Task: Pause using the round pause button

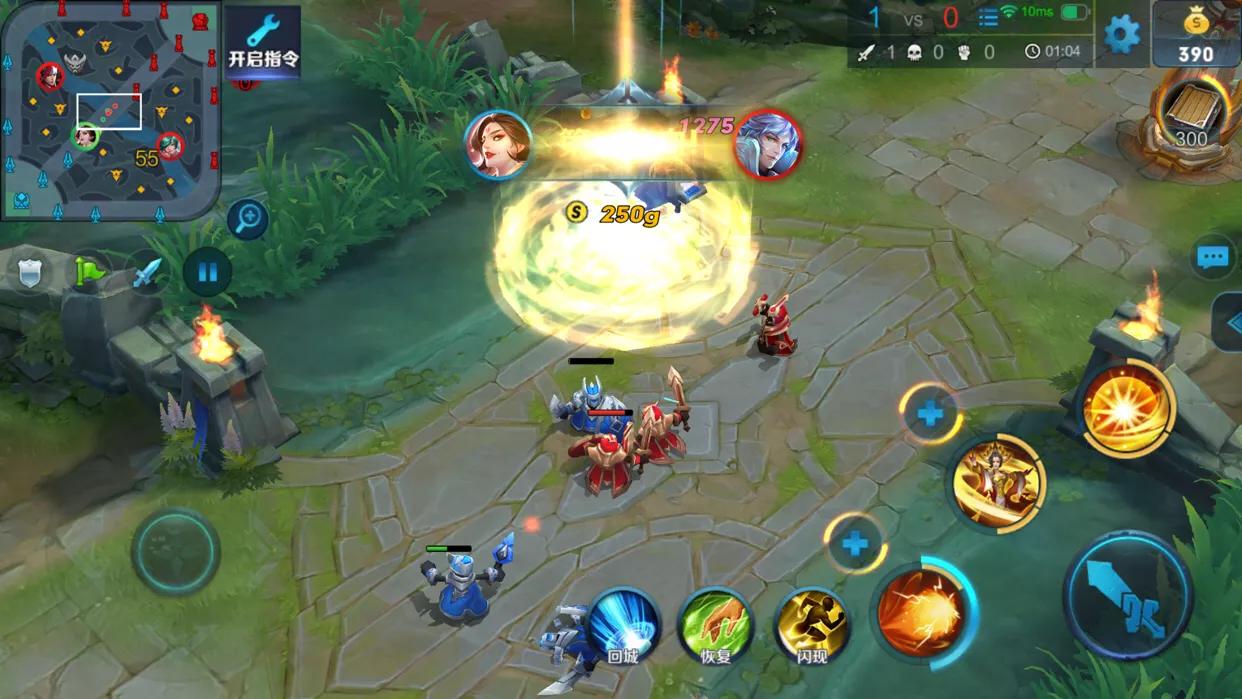Action: 208,271
